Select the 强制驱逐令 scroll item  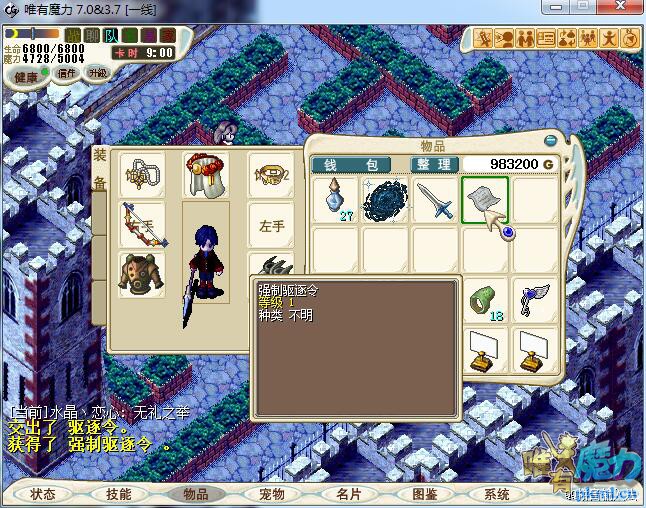(x=485, y=201)
